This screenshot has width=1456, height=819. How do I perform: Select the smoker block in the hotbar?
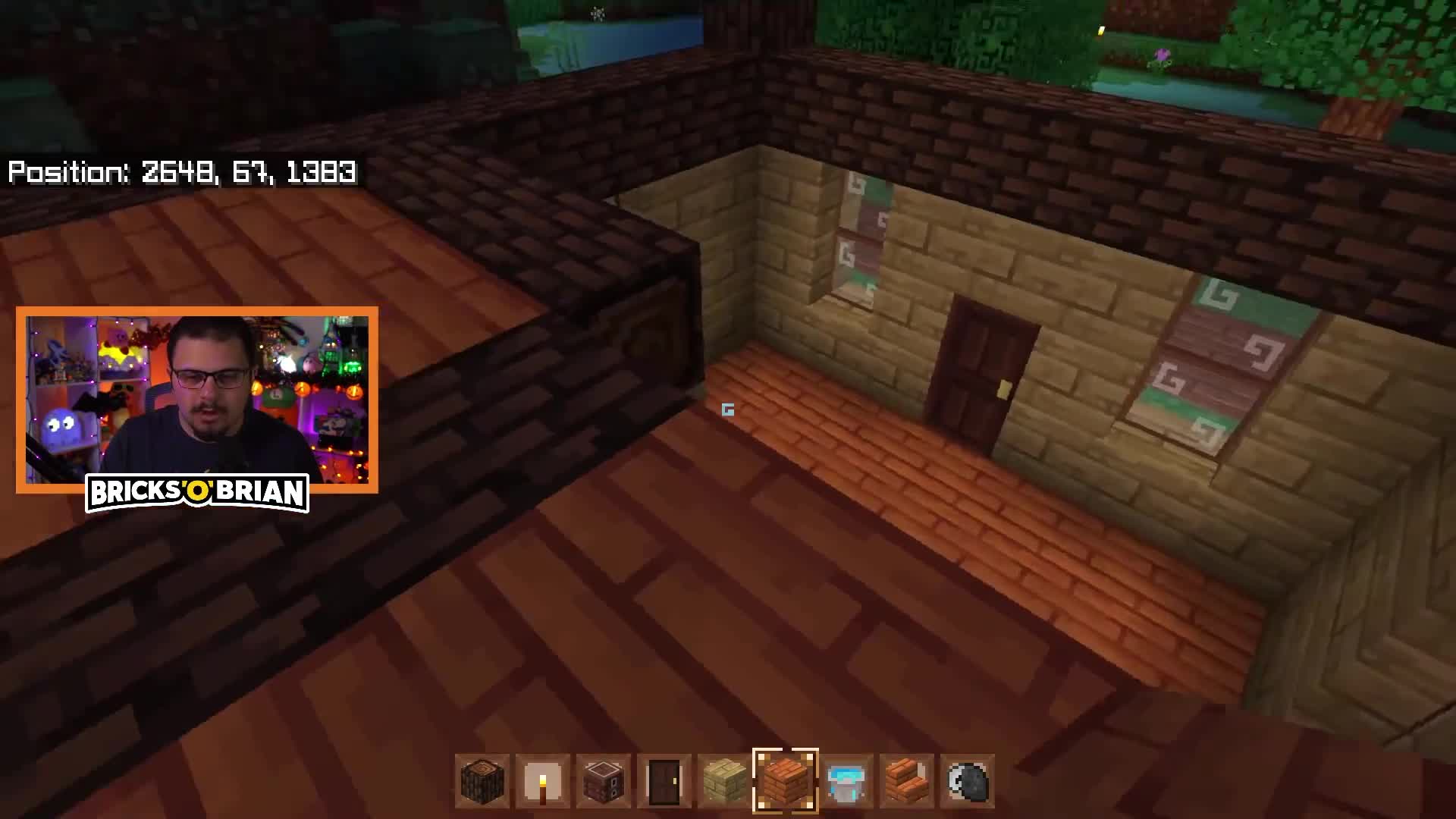(x=602, y=781)
